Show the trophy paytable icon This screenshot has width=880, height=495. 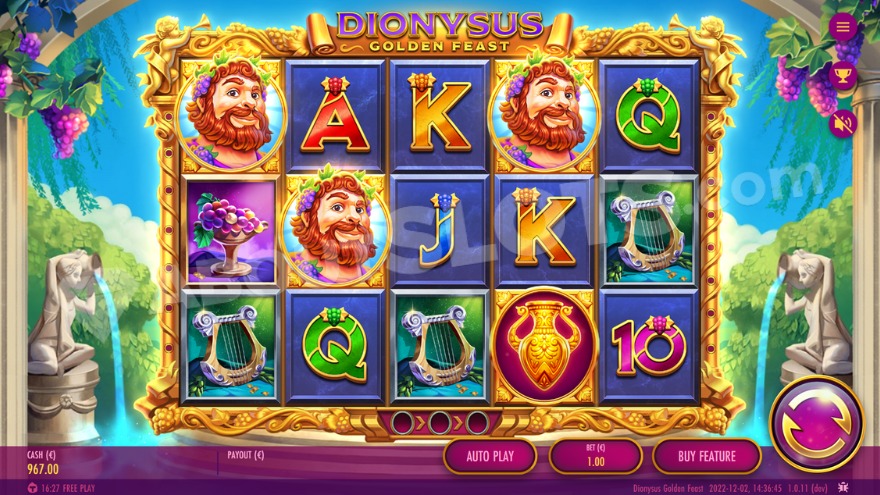tap(843, 76)
